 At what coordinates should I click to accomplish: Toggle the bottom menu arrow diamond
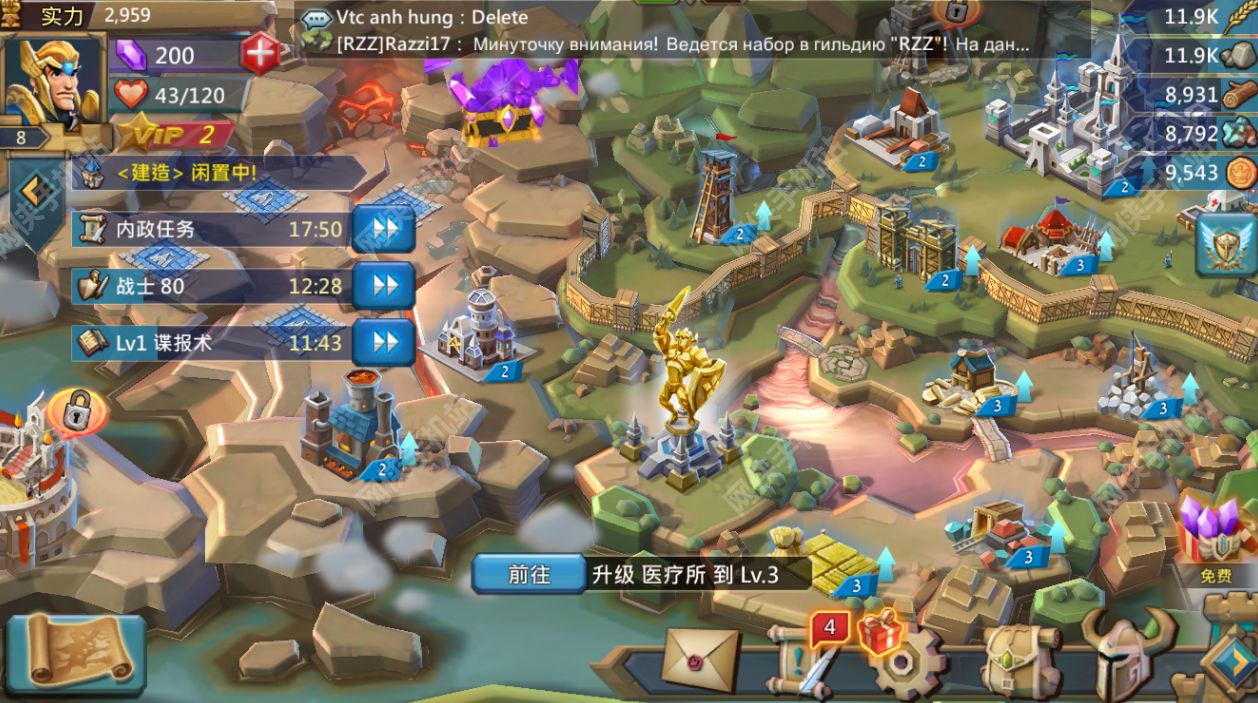coord(1228,662)
